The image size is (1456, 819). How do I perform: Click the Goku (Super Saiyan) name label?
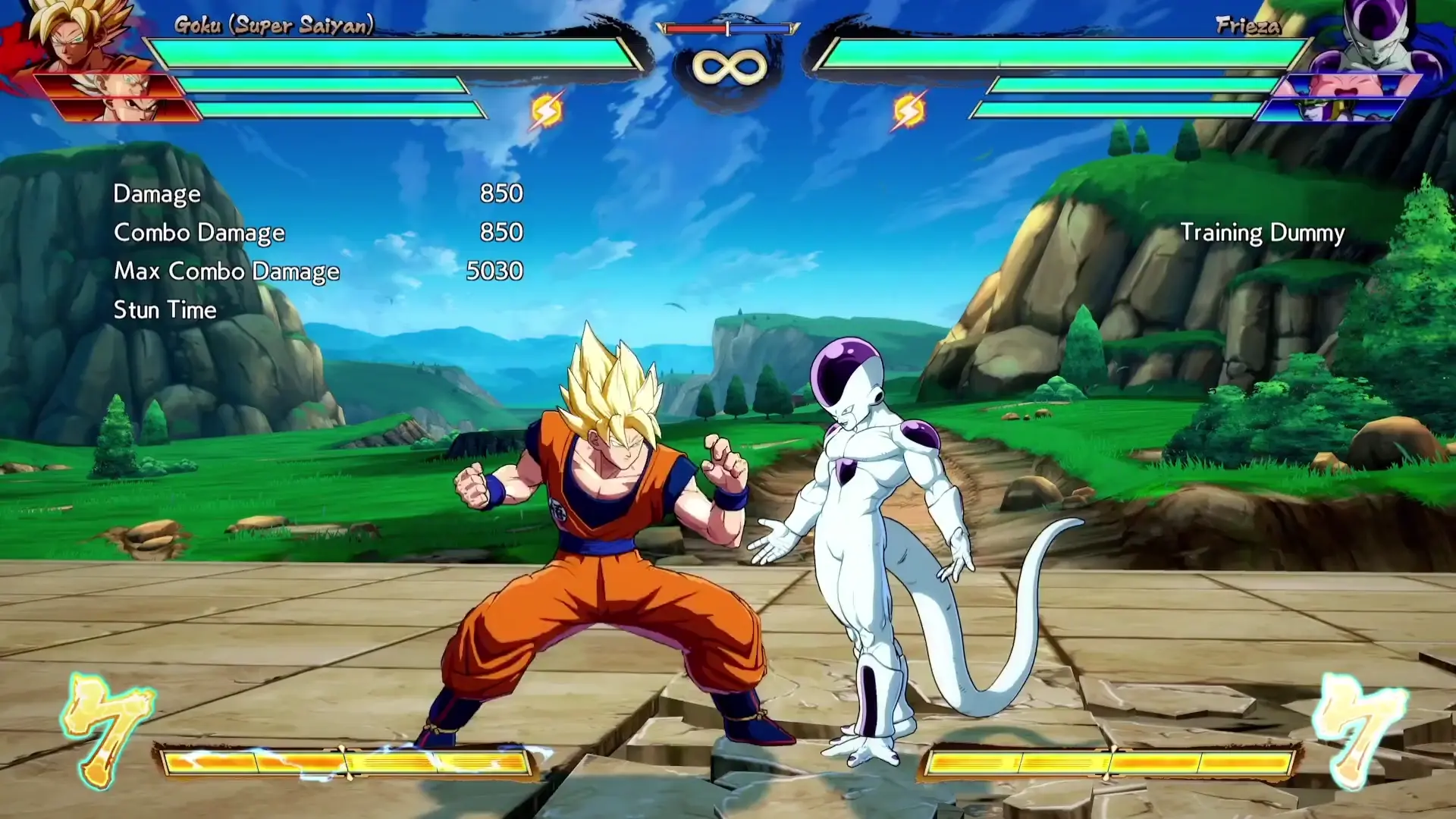[x=273, y=26]
